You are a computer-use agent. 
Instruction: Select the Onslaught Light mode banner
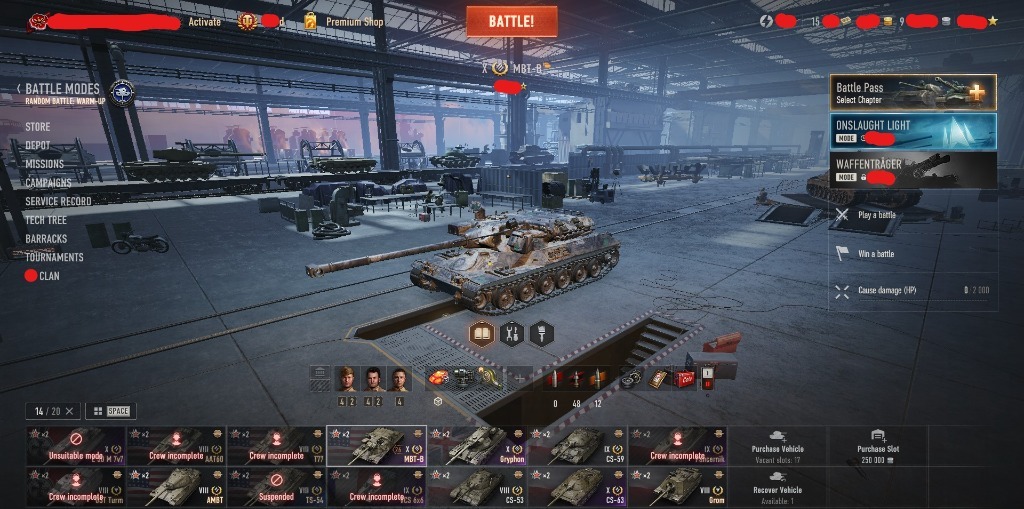coord(912,131)
